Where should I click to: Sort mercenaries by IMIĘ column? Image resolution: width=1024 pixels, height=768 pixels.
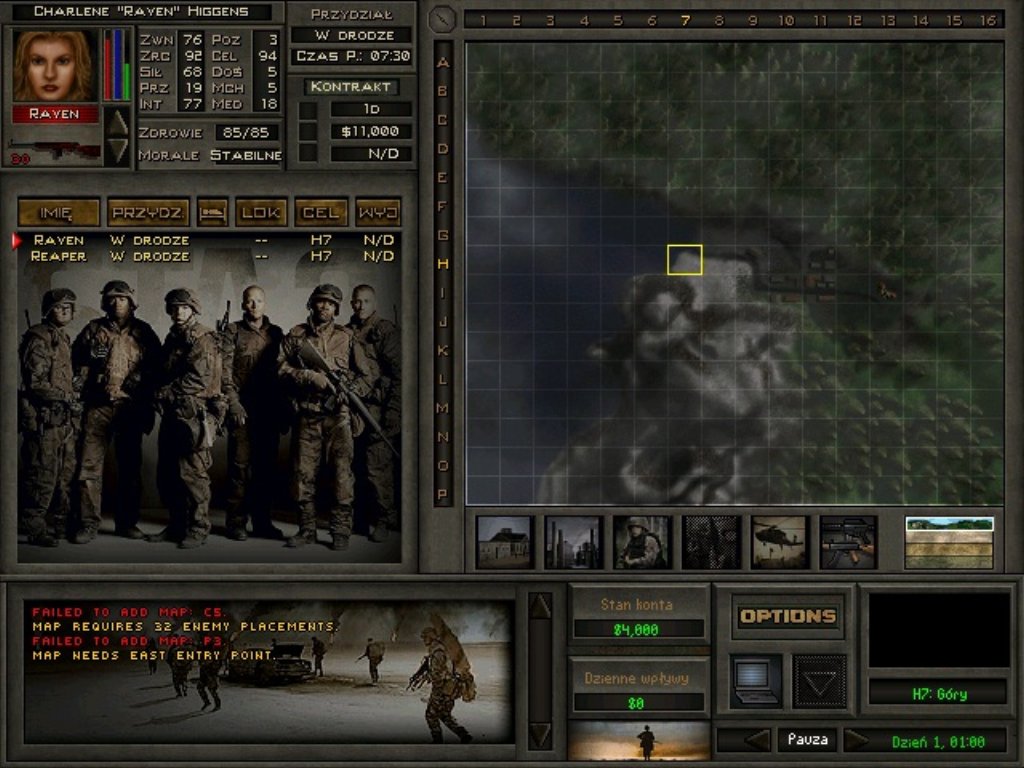pos(59,212)
